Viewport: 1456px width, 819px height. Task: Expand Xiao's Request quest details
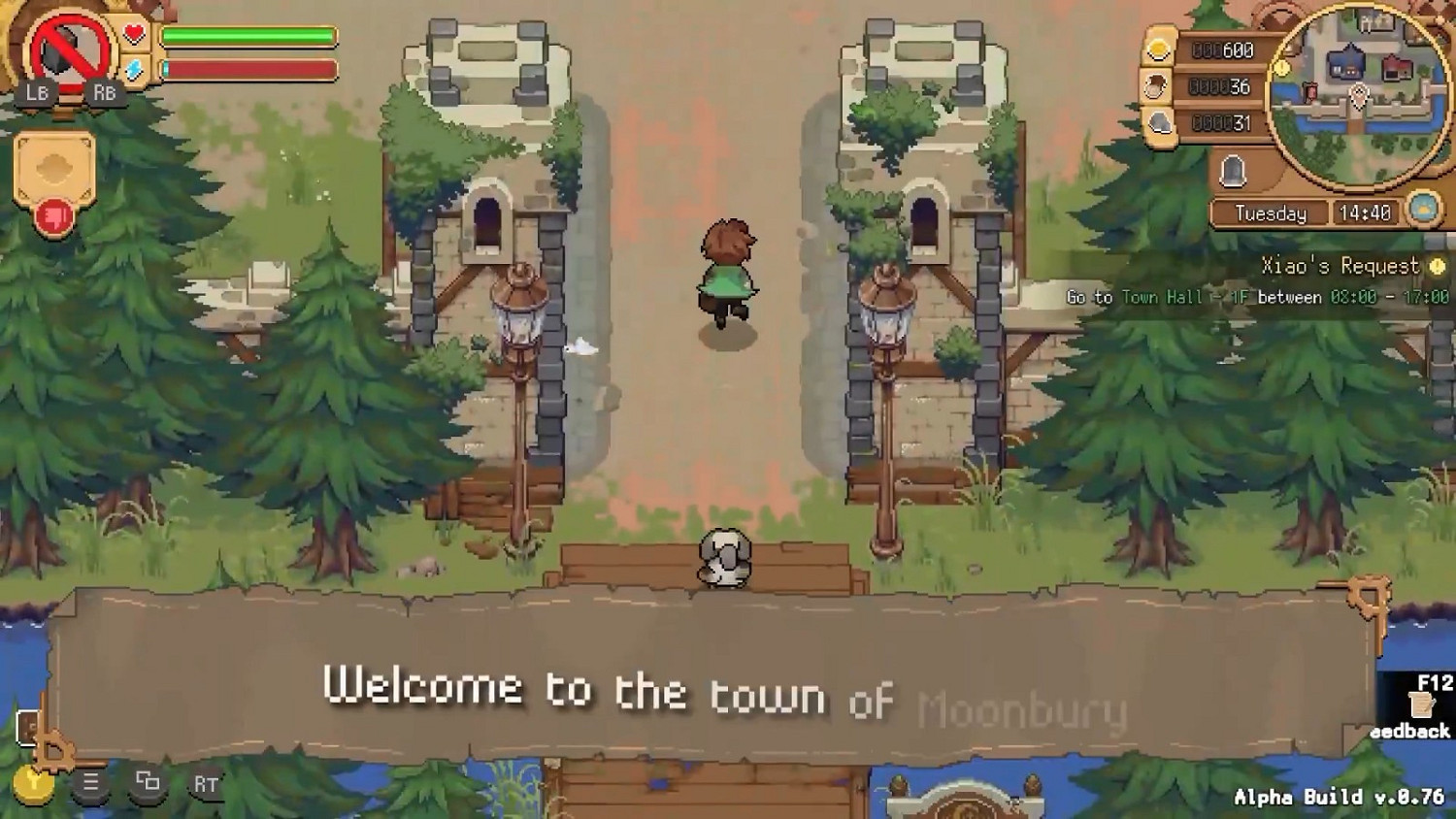click(1340, 264)
